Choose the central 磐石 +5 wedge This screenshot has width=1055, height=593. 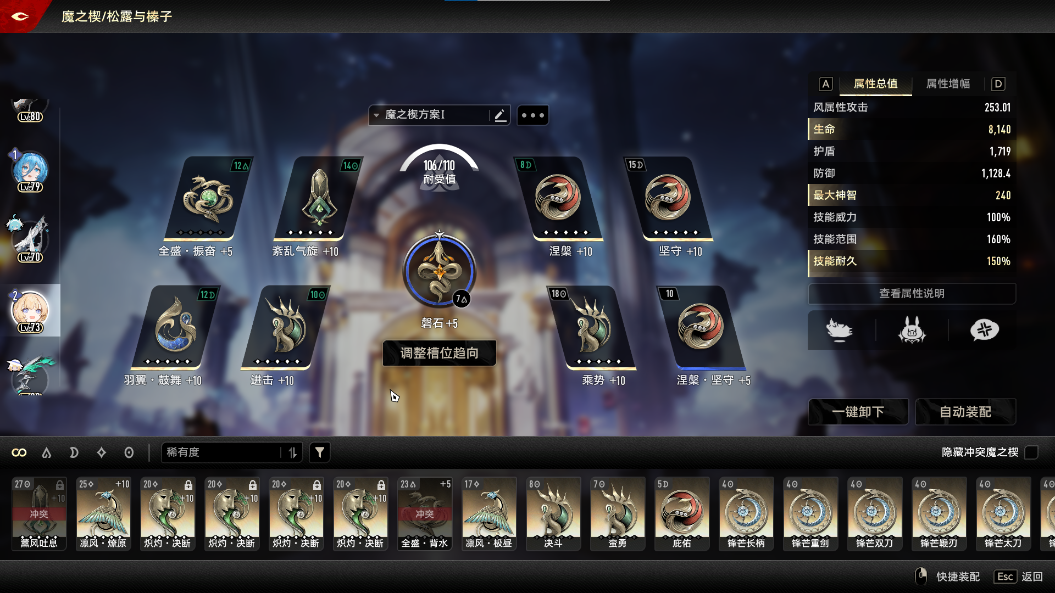click(439, 272)
